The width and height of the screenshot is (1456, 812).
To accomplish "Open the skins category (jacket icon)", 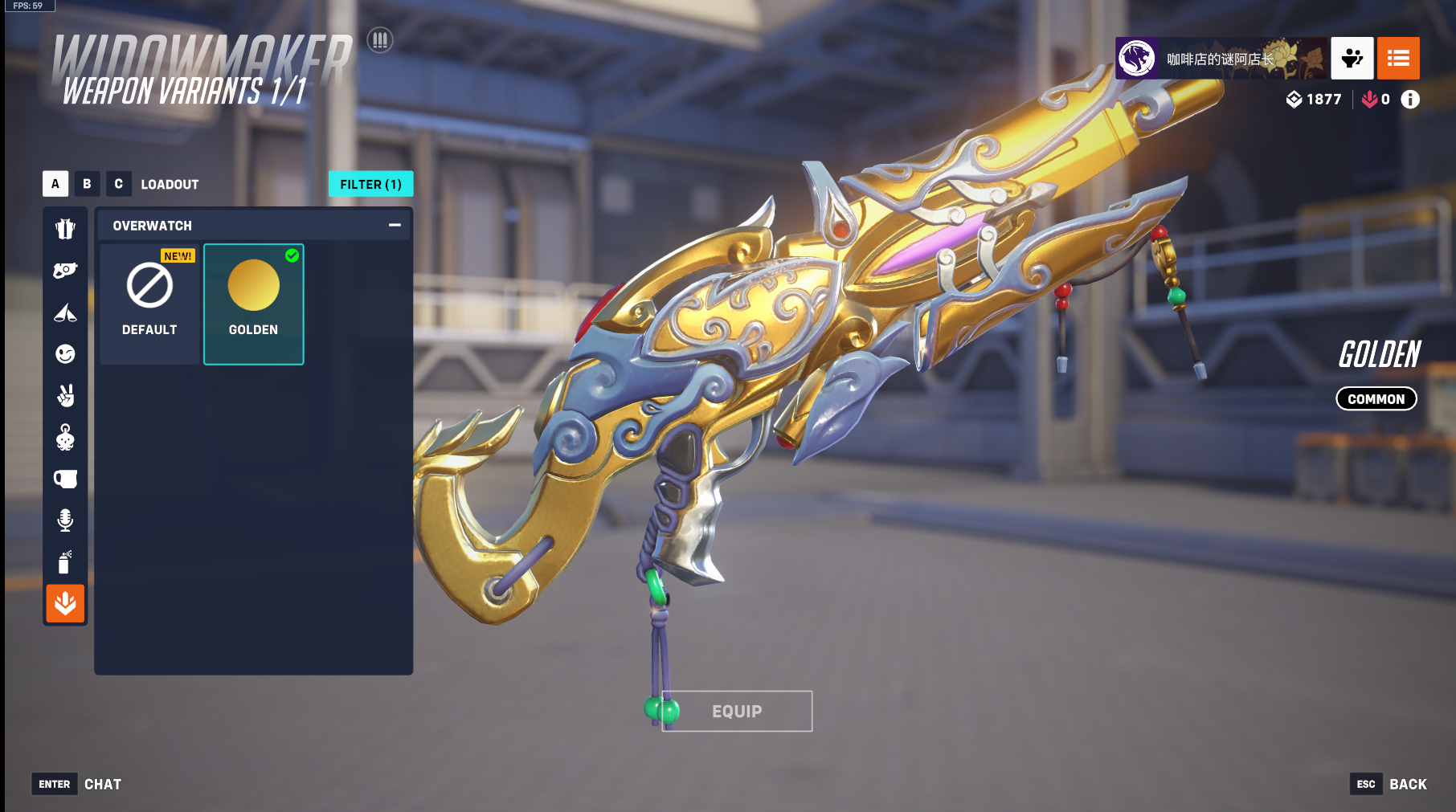I will pyautogui.click(x=65, y=229).
